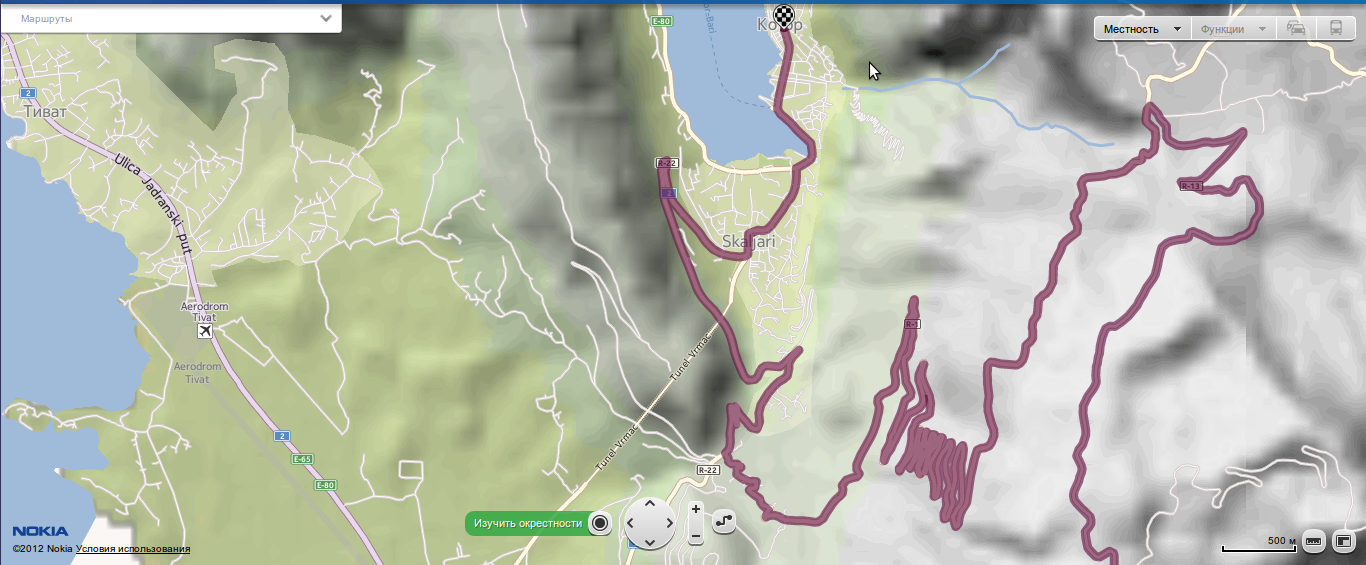Open the Условия использования link
The image size is (1366, 565).
133,549
